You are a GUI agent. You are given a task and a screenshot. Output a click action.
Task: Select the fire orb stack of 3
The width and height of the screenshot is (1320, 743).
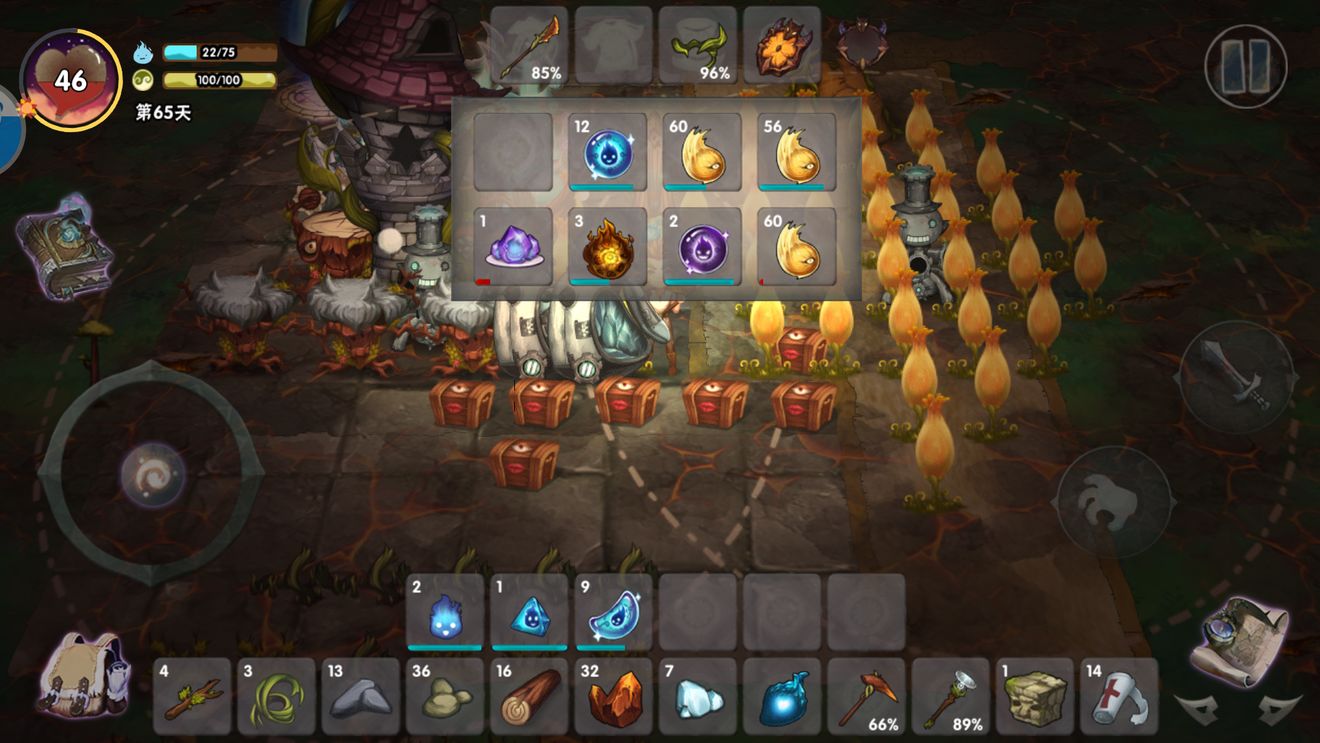click(x=607, y=246)
